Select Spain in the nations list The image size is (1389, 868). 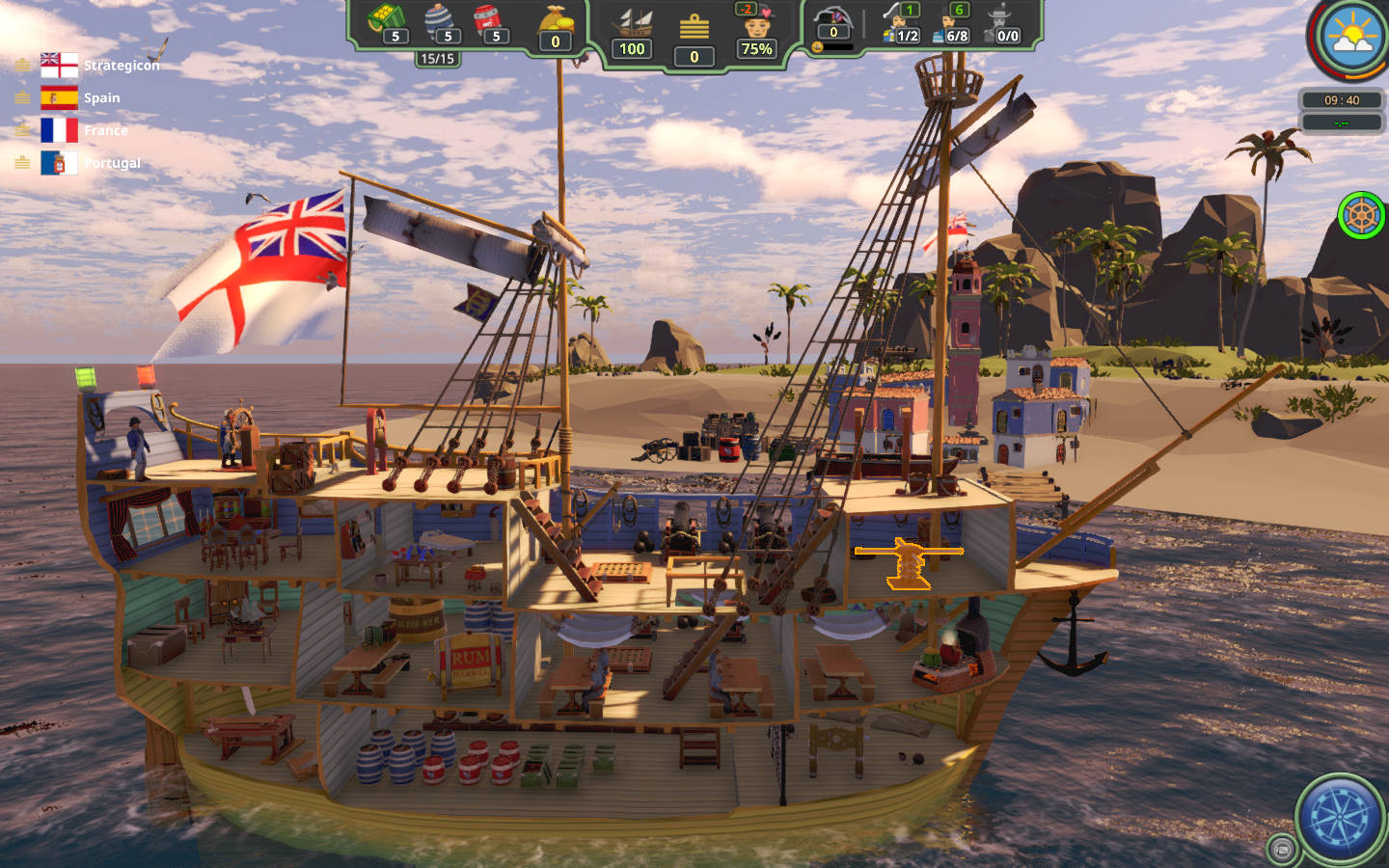[x=82, y=97]
